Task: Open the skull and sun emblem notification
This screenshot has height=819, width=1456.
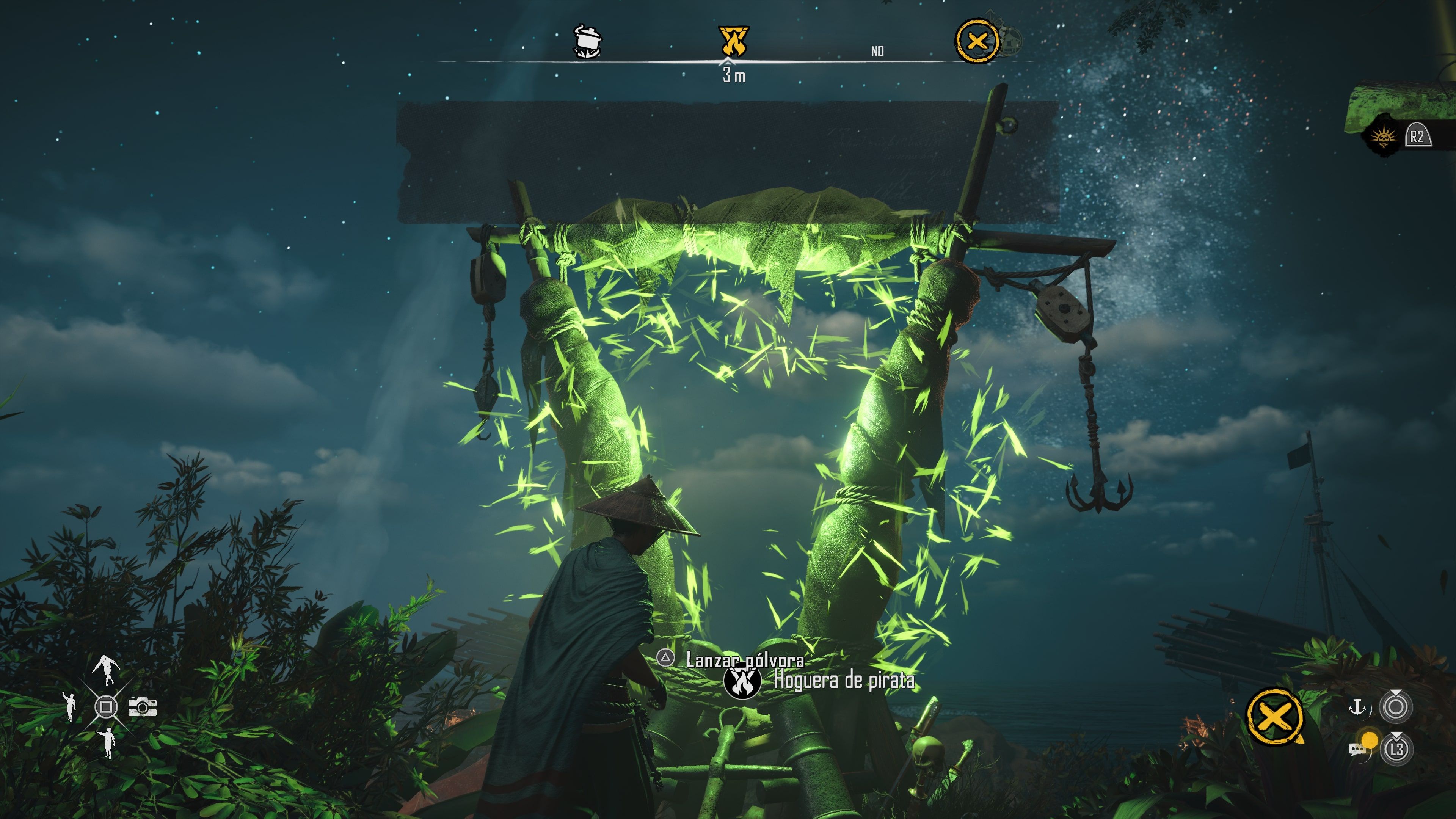Action: click(x=1383, y=137)
